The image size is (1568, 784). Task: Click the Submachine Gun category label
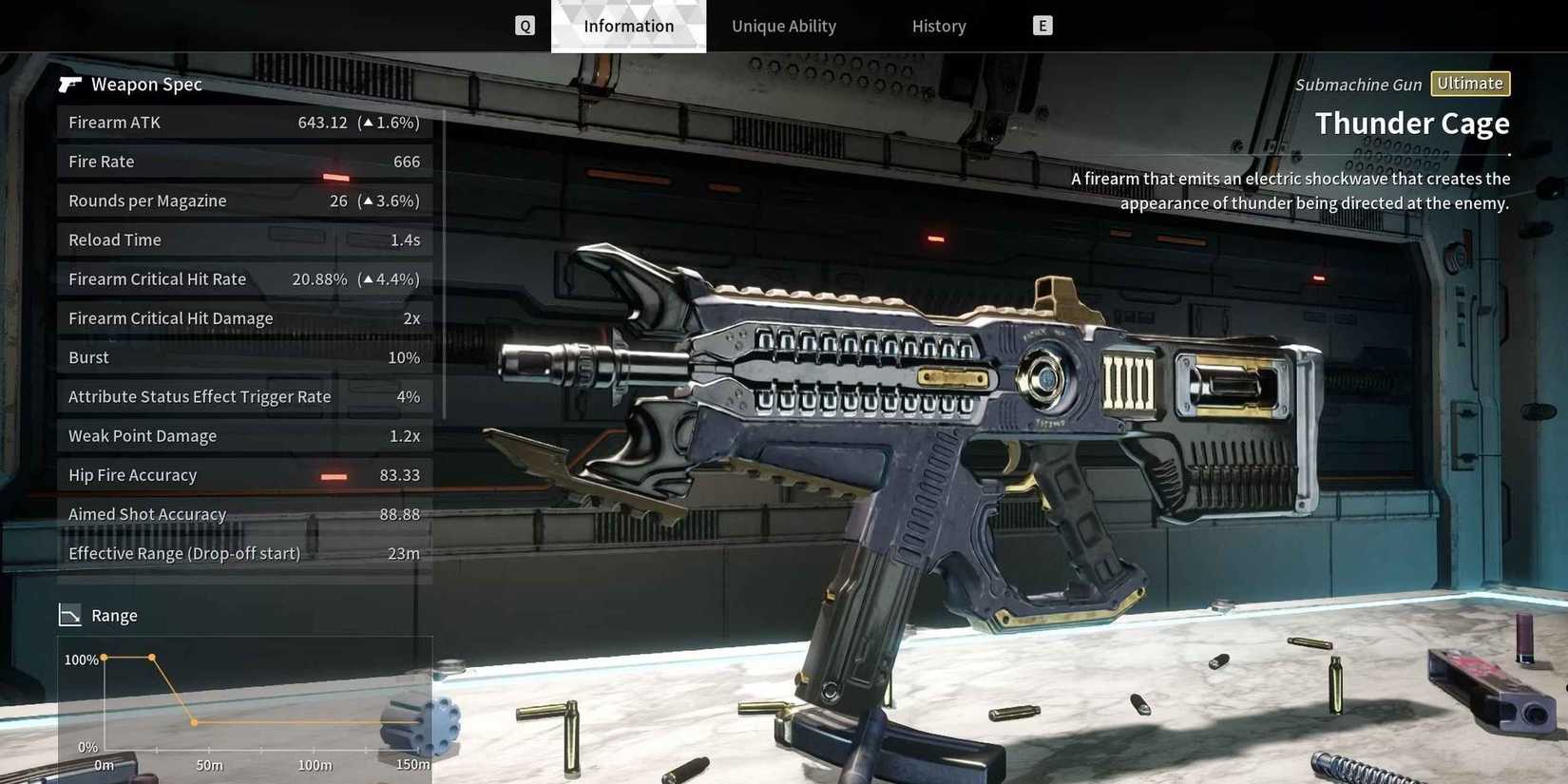1357,84
